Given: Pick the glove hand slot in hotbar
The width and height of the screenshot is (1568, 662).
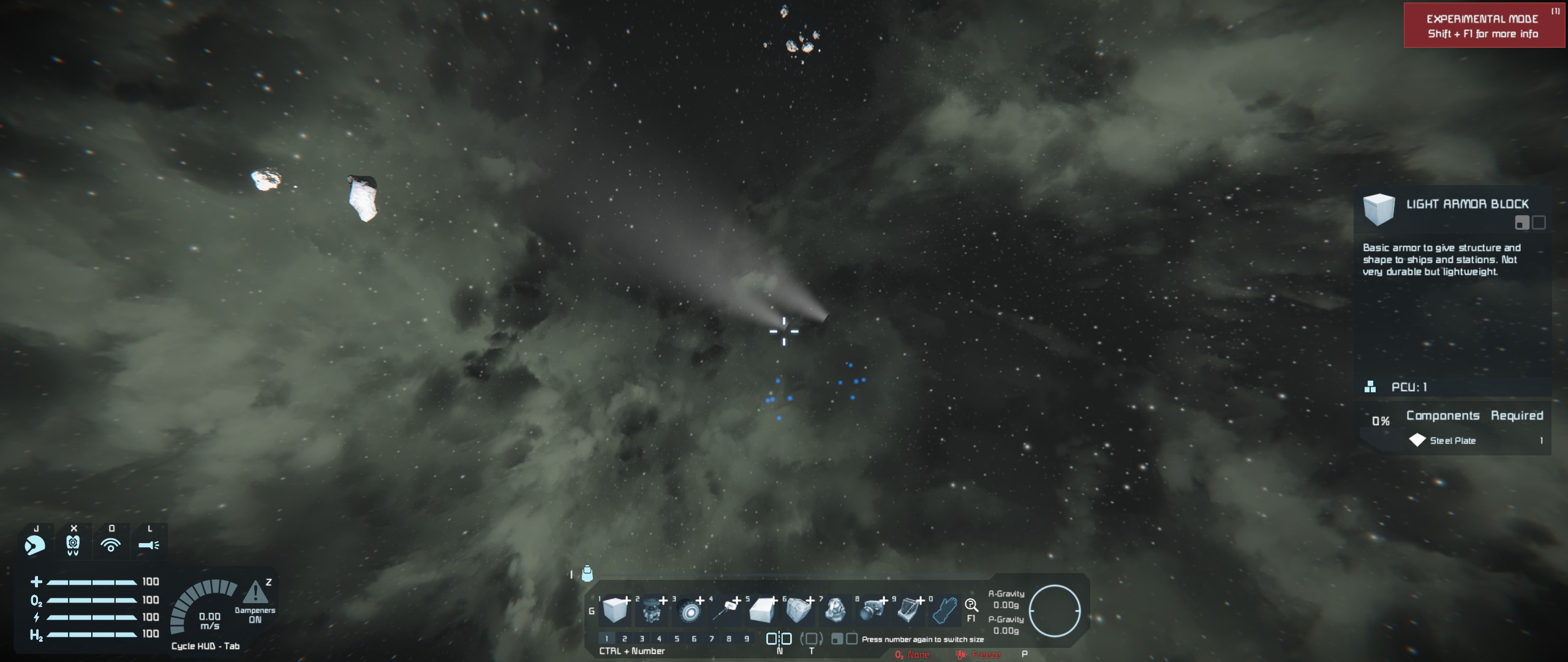Looking at the screenshot, I should (945, 611).
